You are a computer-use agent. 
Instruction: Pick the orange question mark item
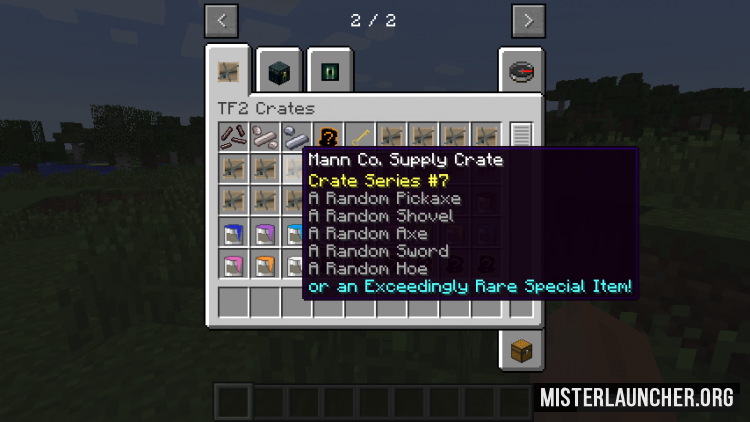[x=326, y=136]
